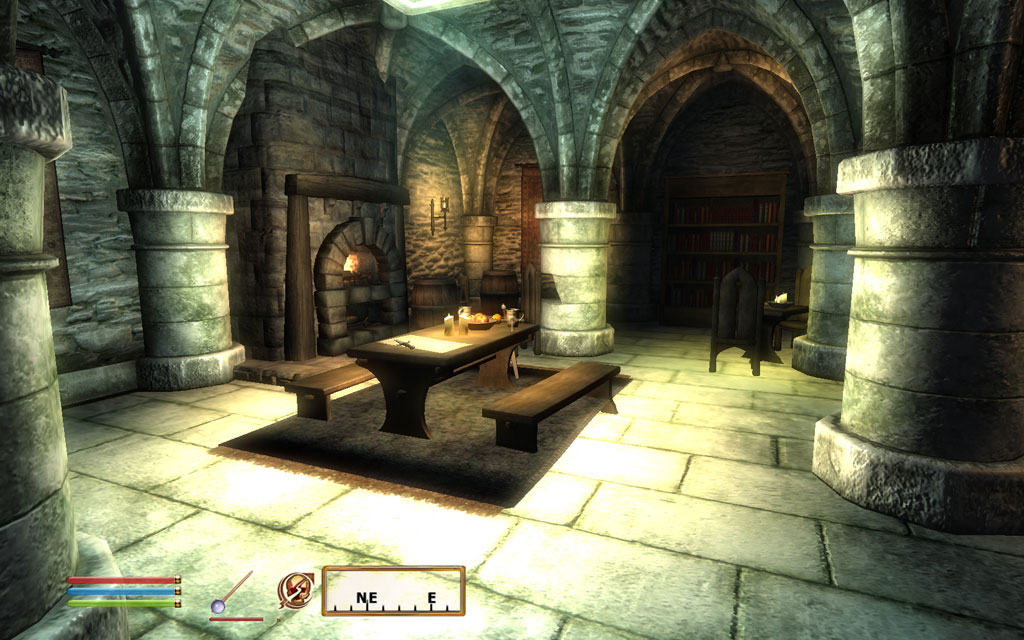The image size is (1024, 640).
Task: Select the active spell icon
Action: 294,589
